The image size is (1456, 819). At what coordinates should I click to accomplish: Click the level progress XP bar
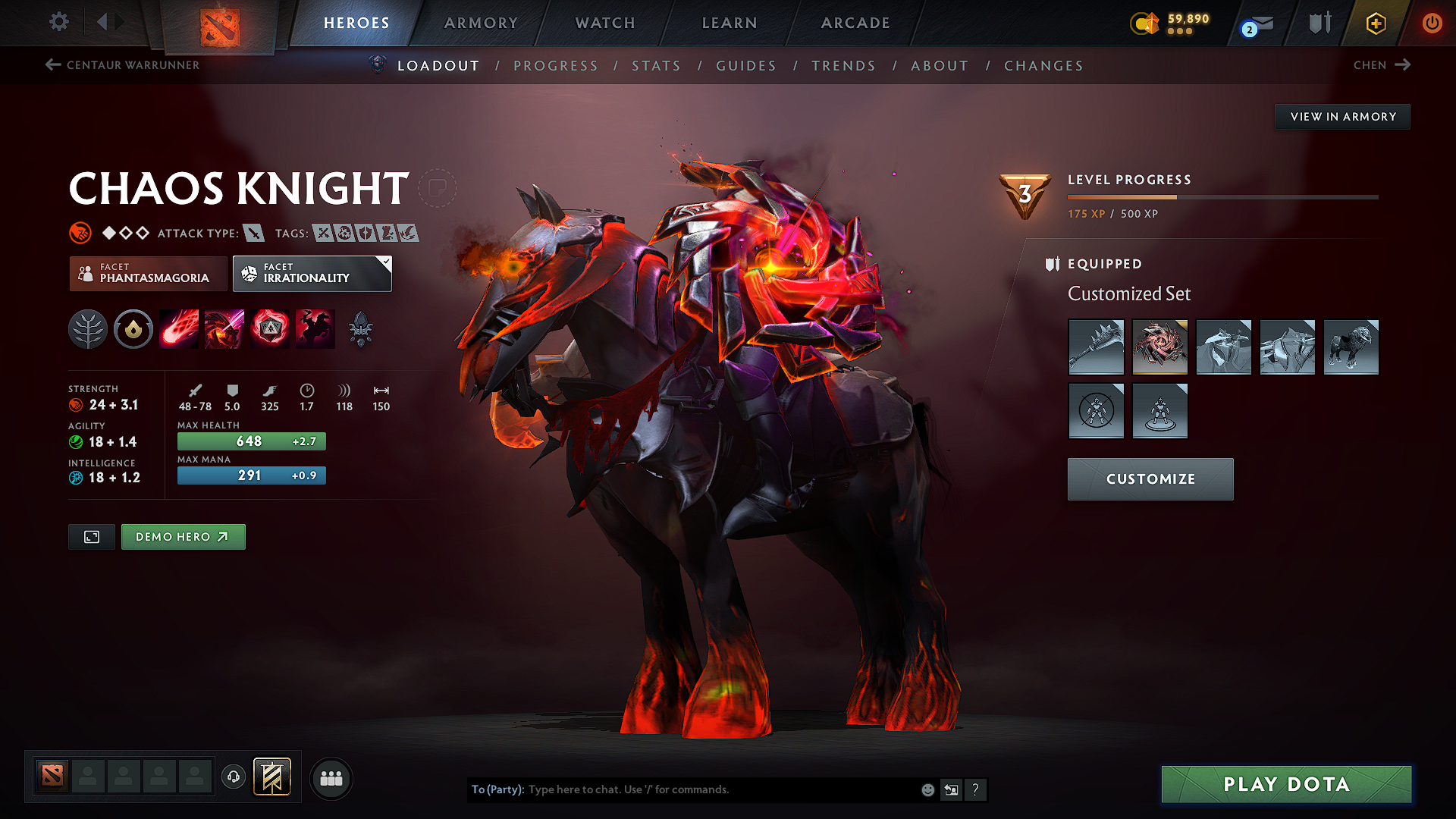pyautogui.click(x=1221, y=196)
